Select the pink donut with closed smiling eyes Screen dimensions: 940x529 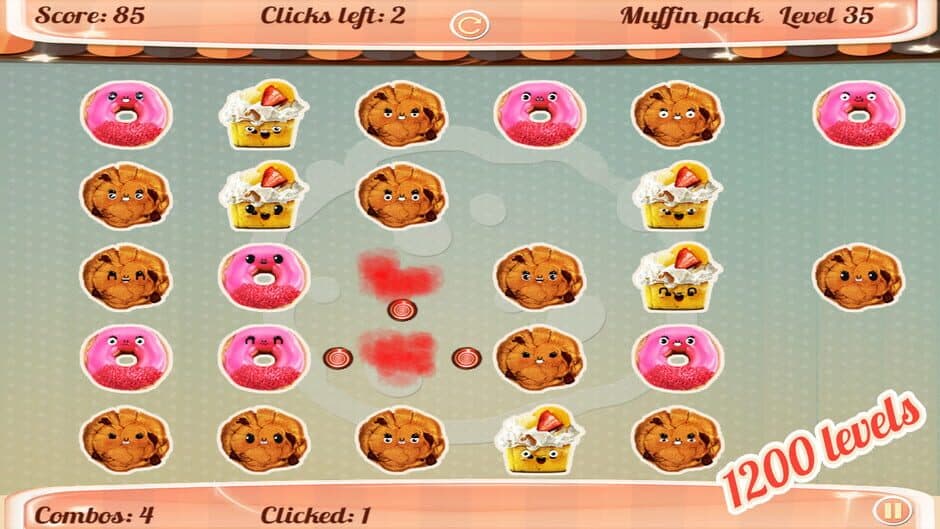tap(263, 357)
